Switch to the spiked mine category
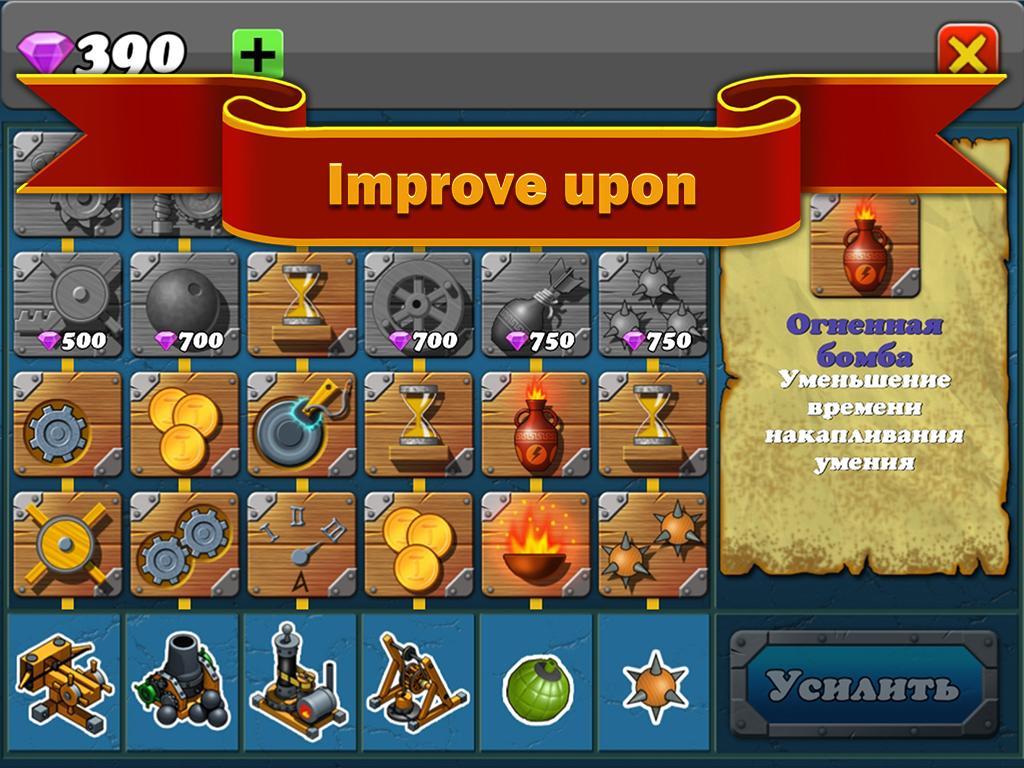 tap(654, 688)
